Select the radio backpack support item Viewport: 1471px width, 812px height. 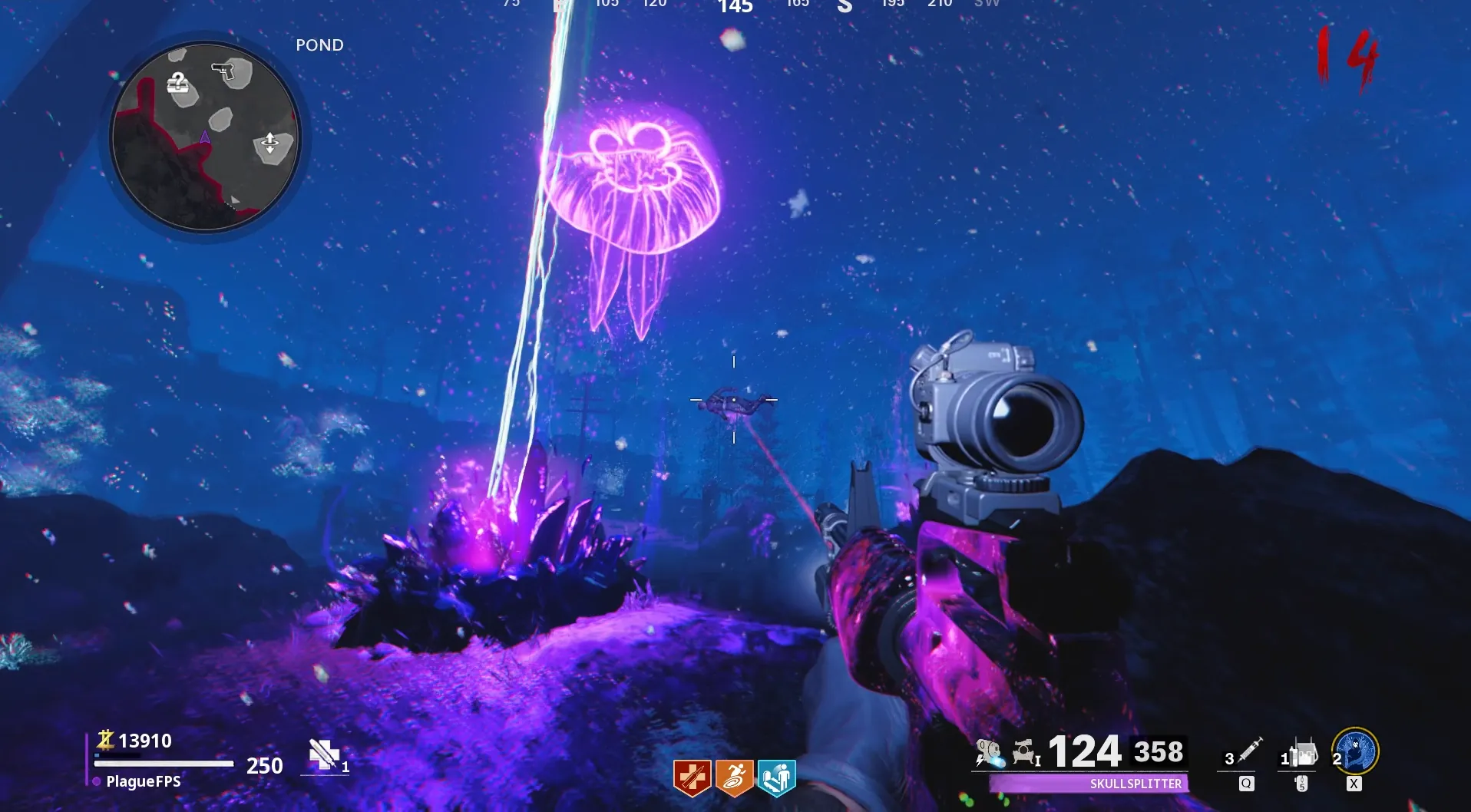point(1302,753)
